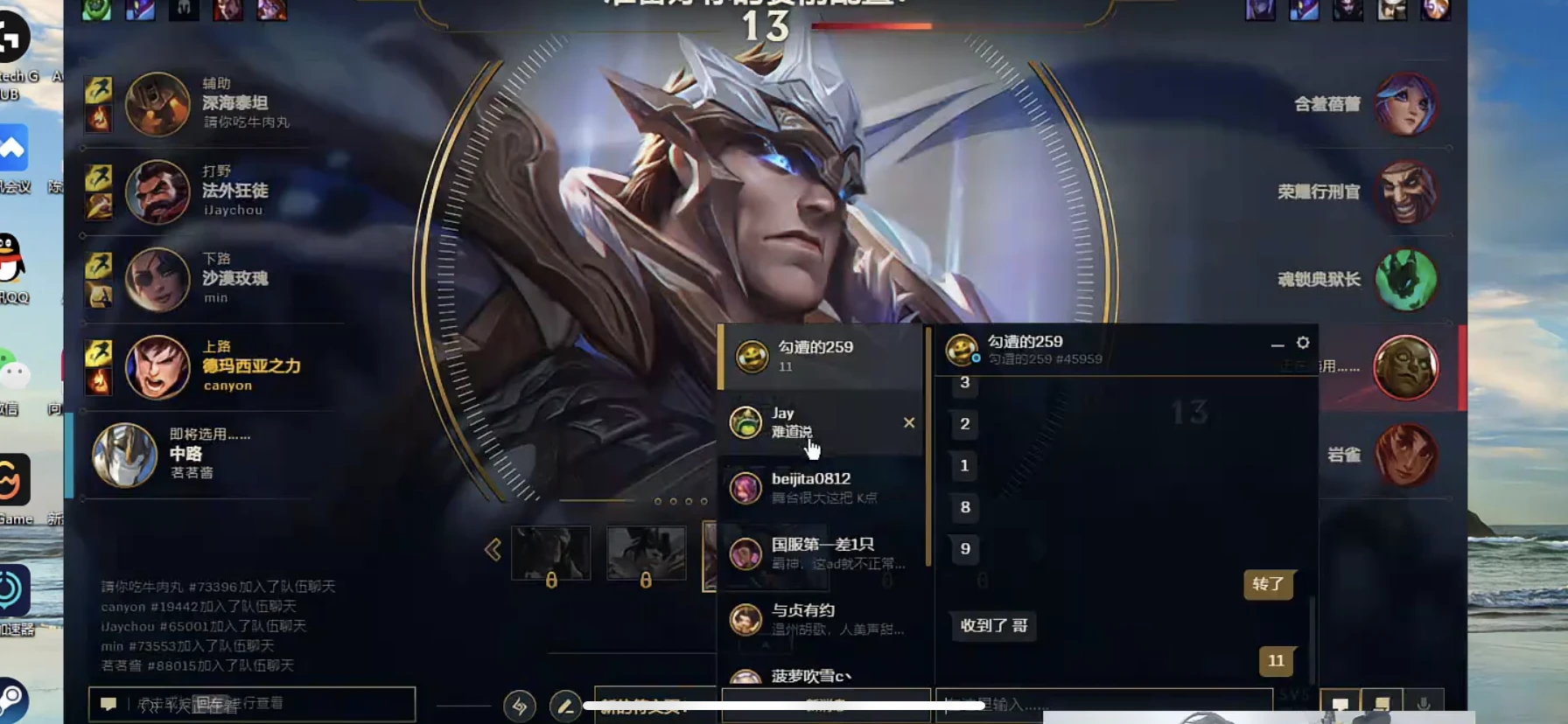Click the team chat input box
1568x724 pixels.
point(262,704)
